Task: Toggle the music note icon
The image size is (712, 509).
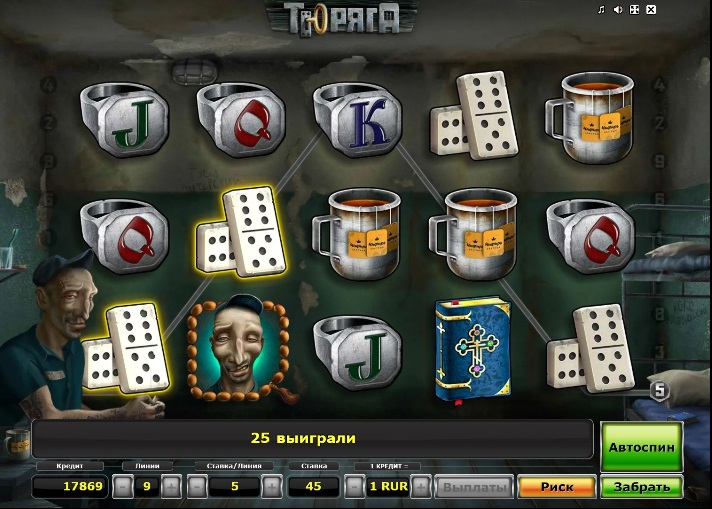Action: pos(601,10)
